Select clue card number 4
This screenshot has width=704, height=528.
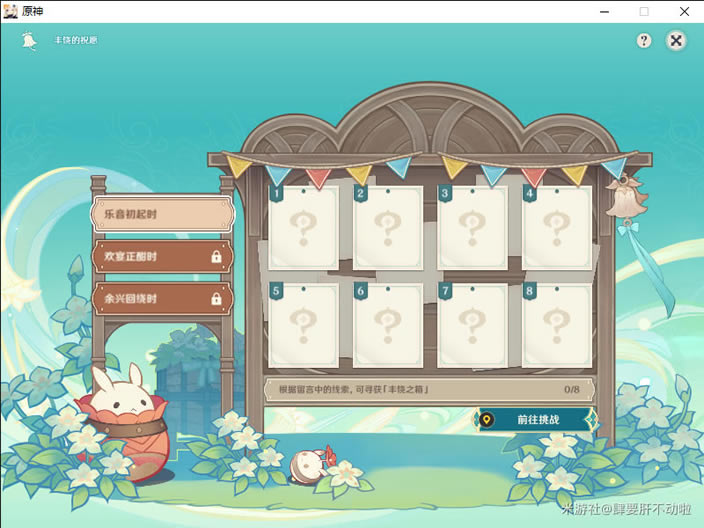click(557, 228)
